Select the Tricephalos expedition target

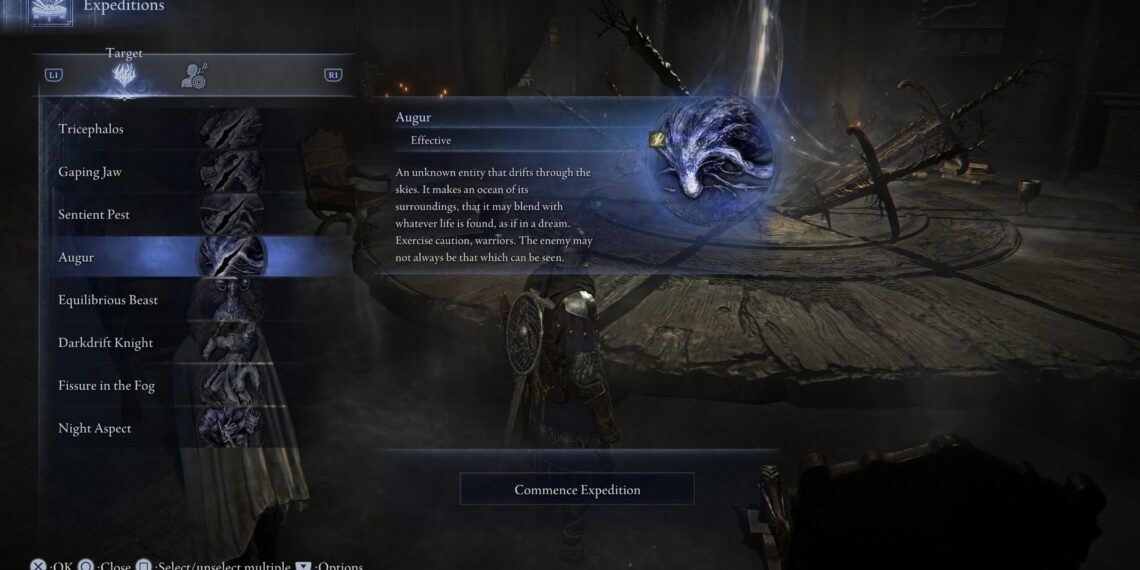[160, 129]
